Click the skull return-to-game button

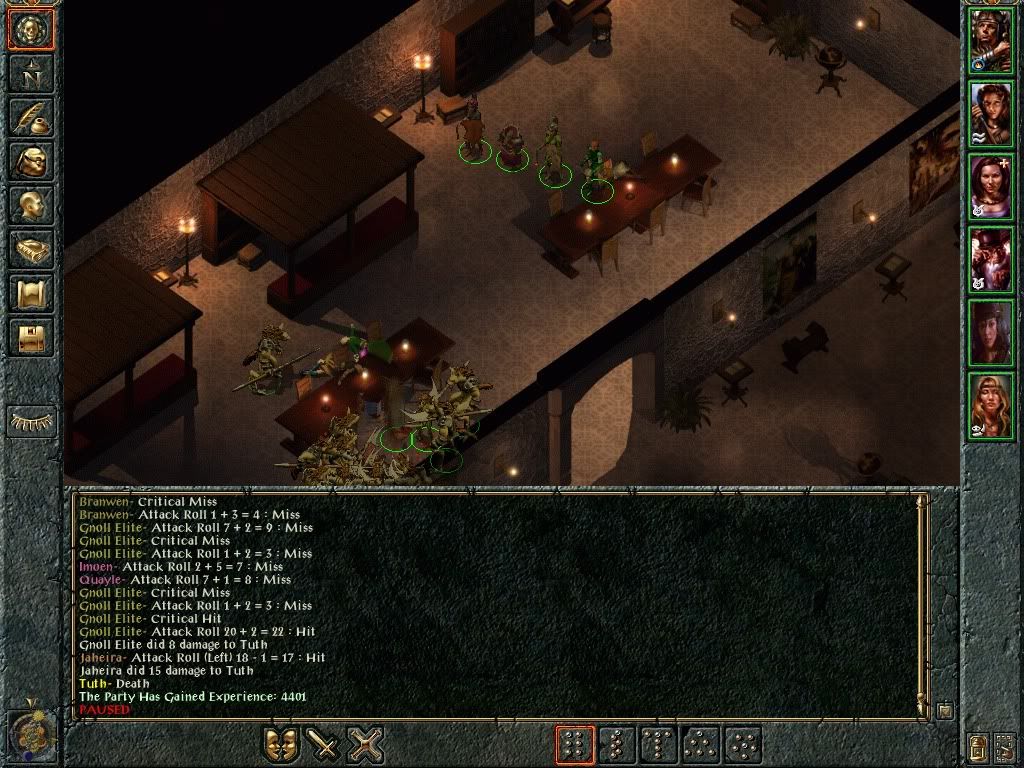pos(31,30)
